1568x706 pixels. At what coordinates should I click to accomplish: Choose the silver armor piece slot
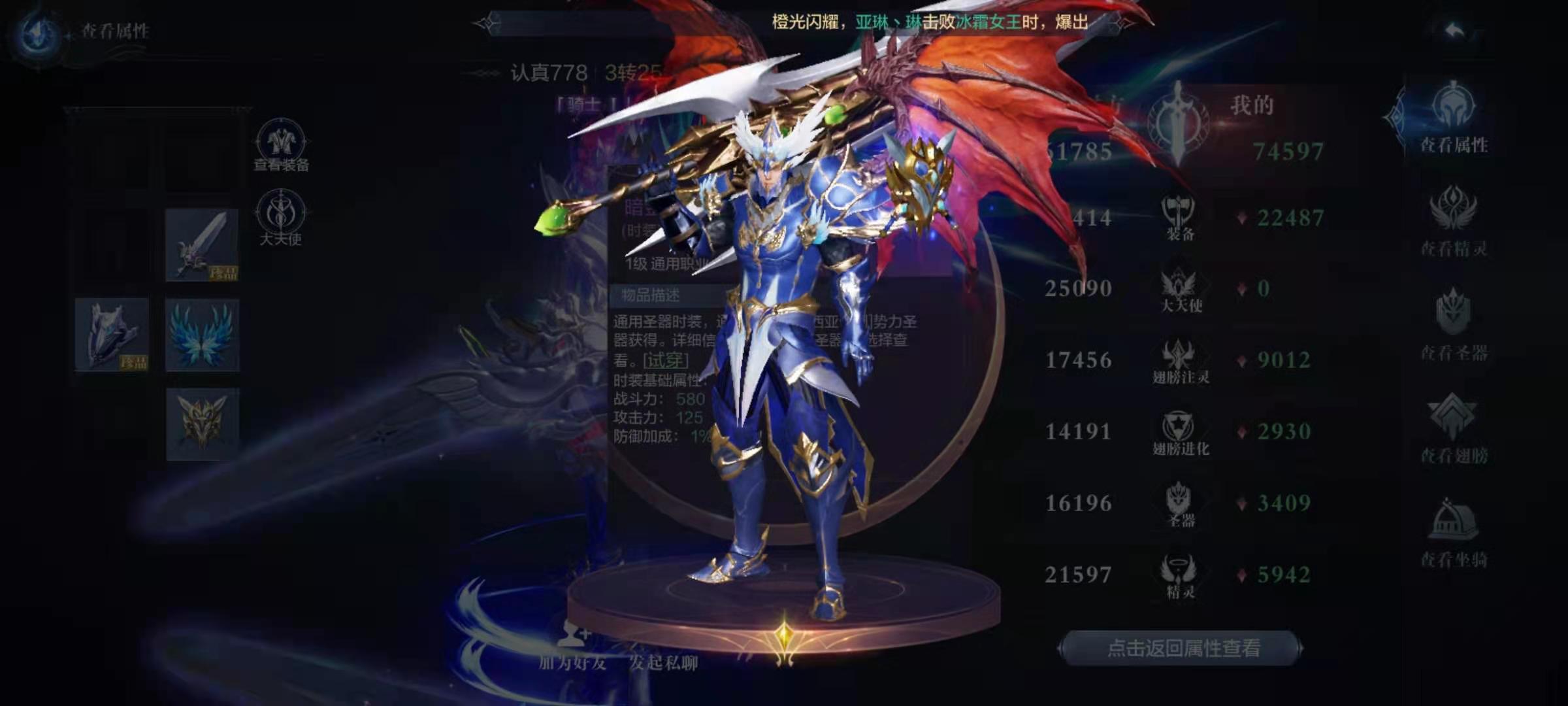point(112,335)
